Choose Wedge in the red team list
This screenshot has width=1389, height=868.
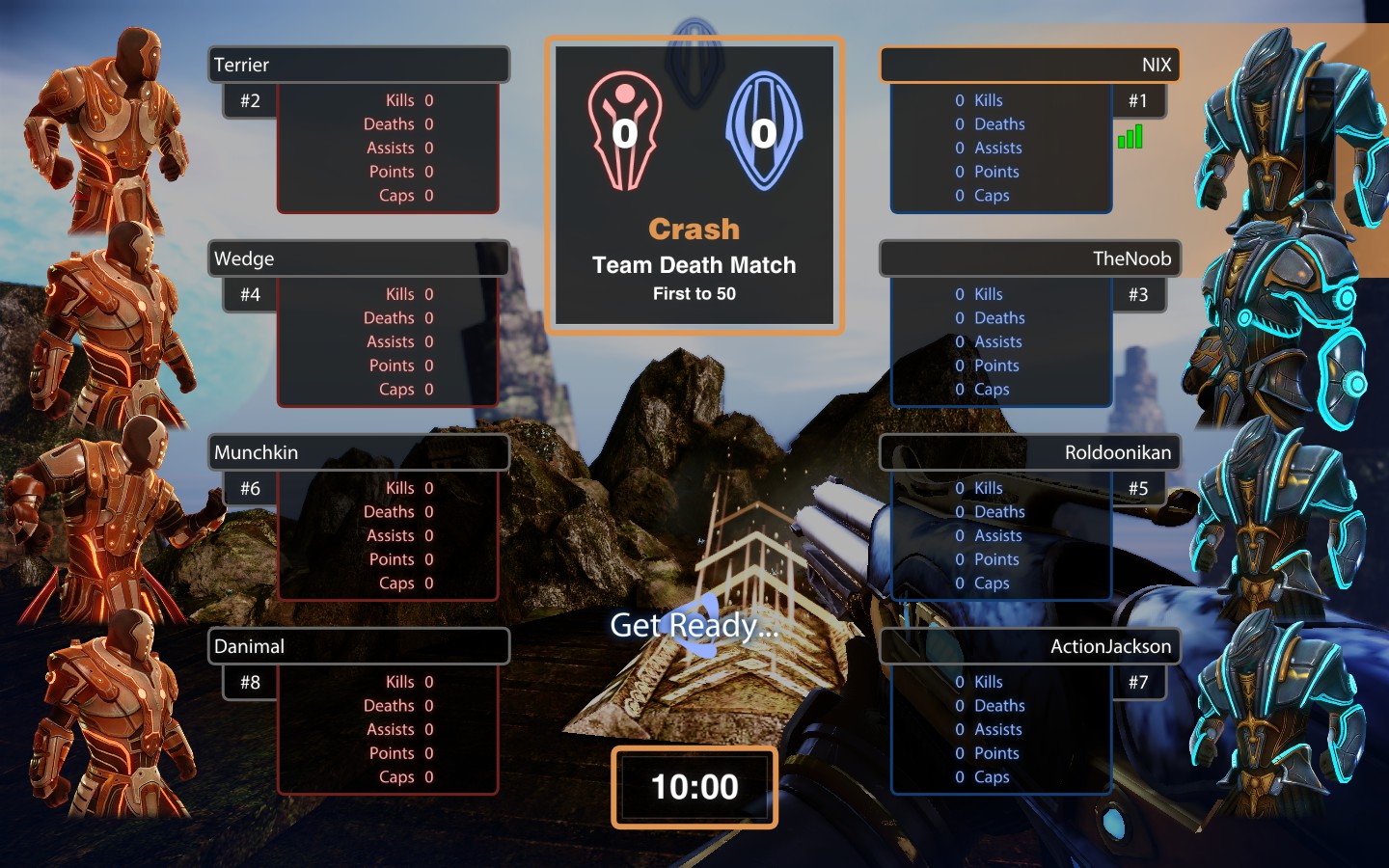pos(359,258)
